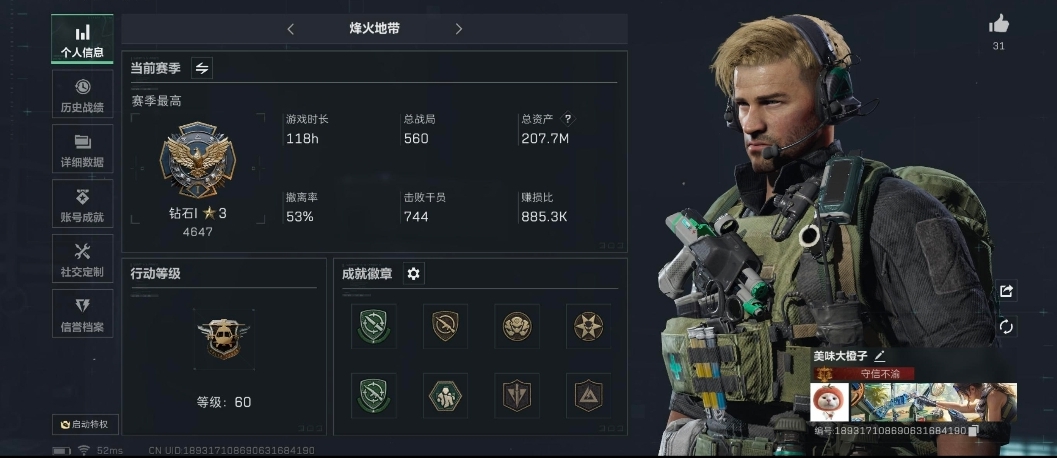Click the share profile icon

(x=1006, y=291)
